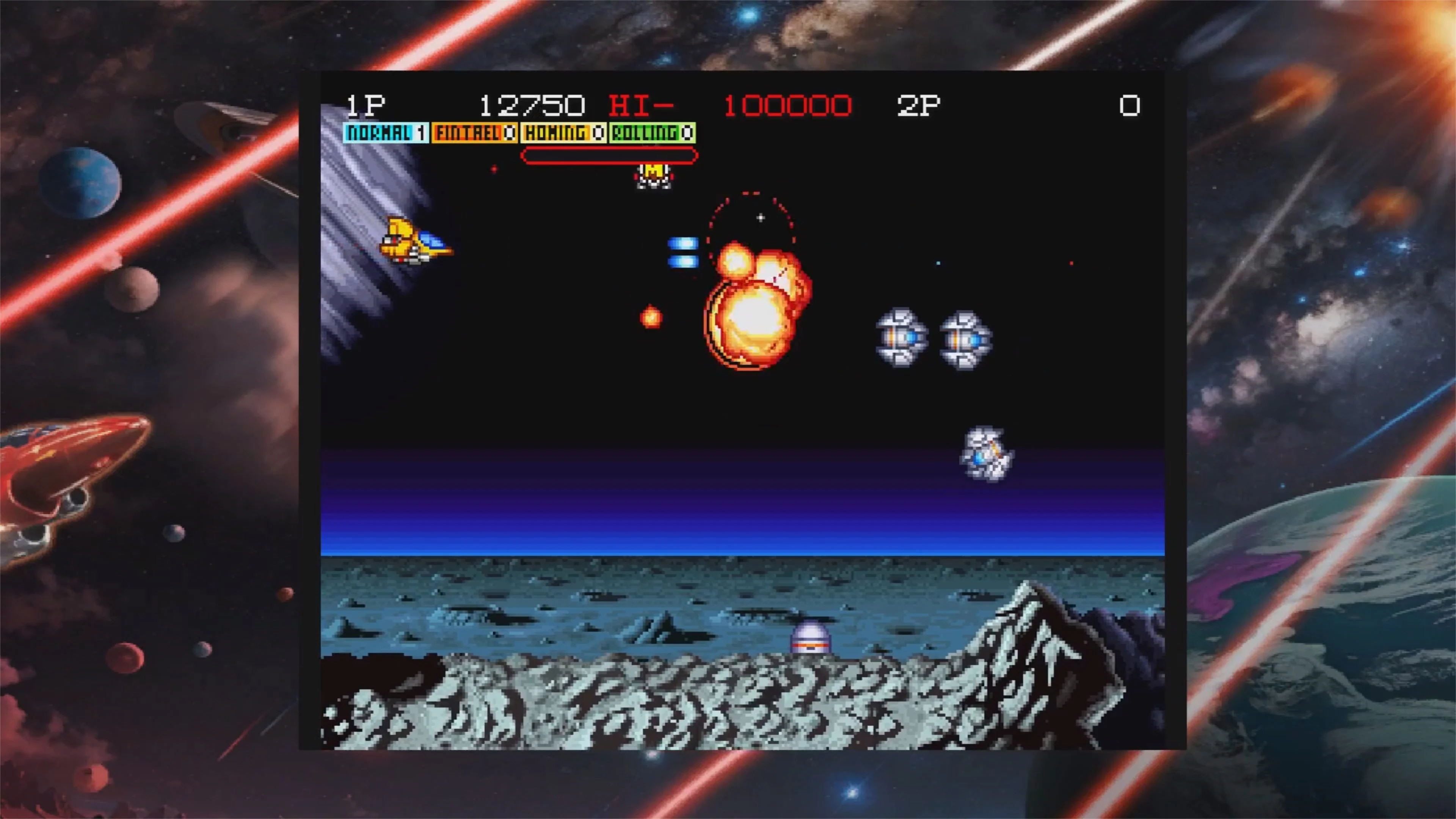Click the red boss health bar
The image size is (1456, 819).
tap(609, 156)
